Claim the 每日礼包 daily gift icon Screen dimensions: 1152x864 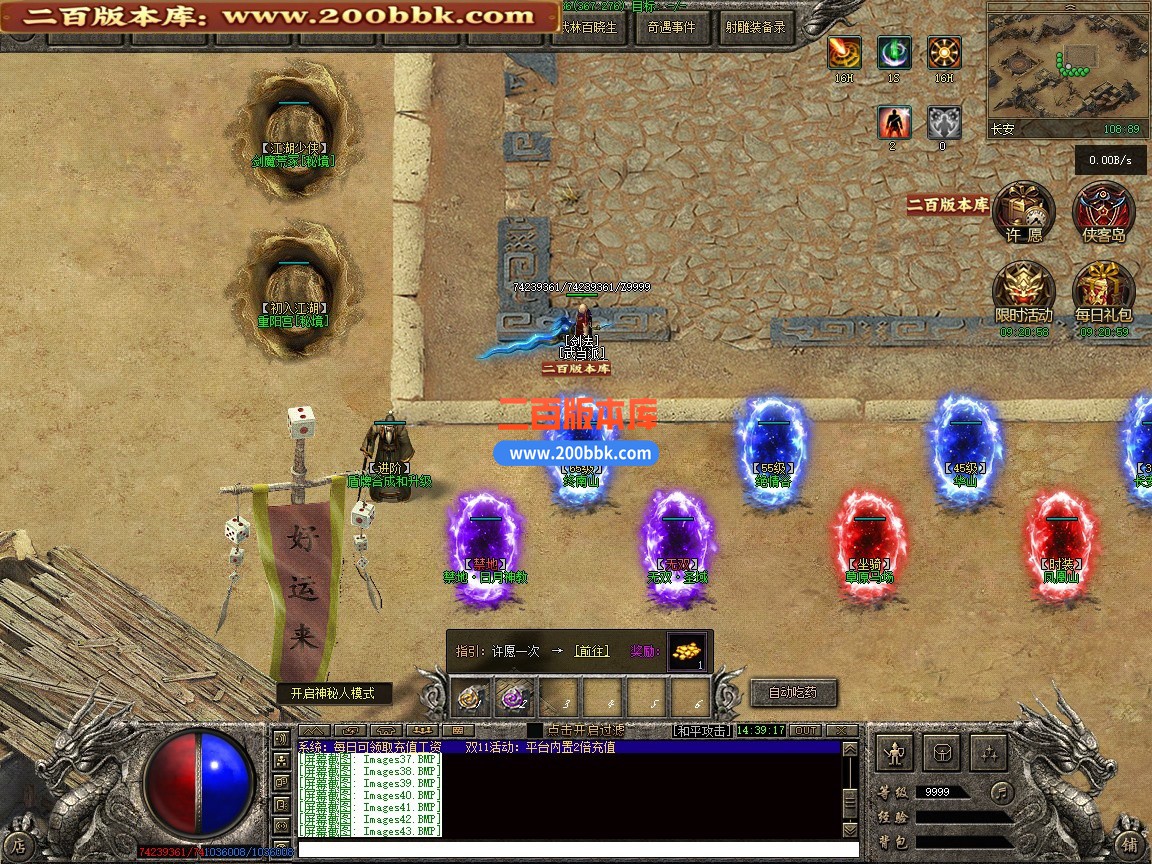point(1103,293)
